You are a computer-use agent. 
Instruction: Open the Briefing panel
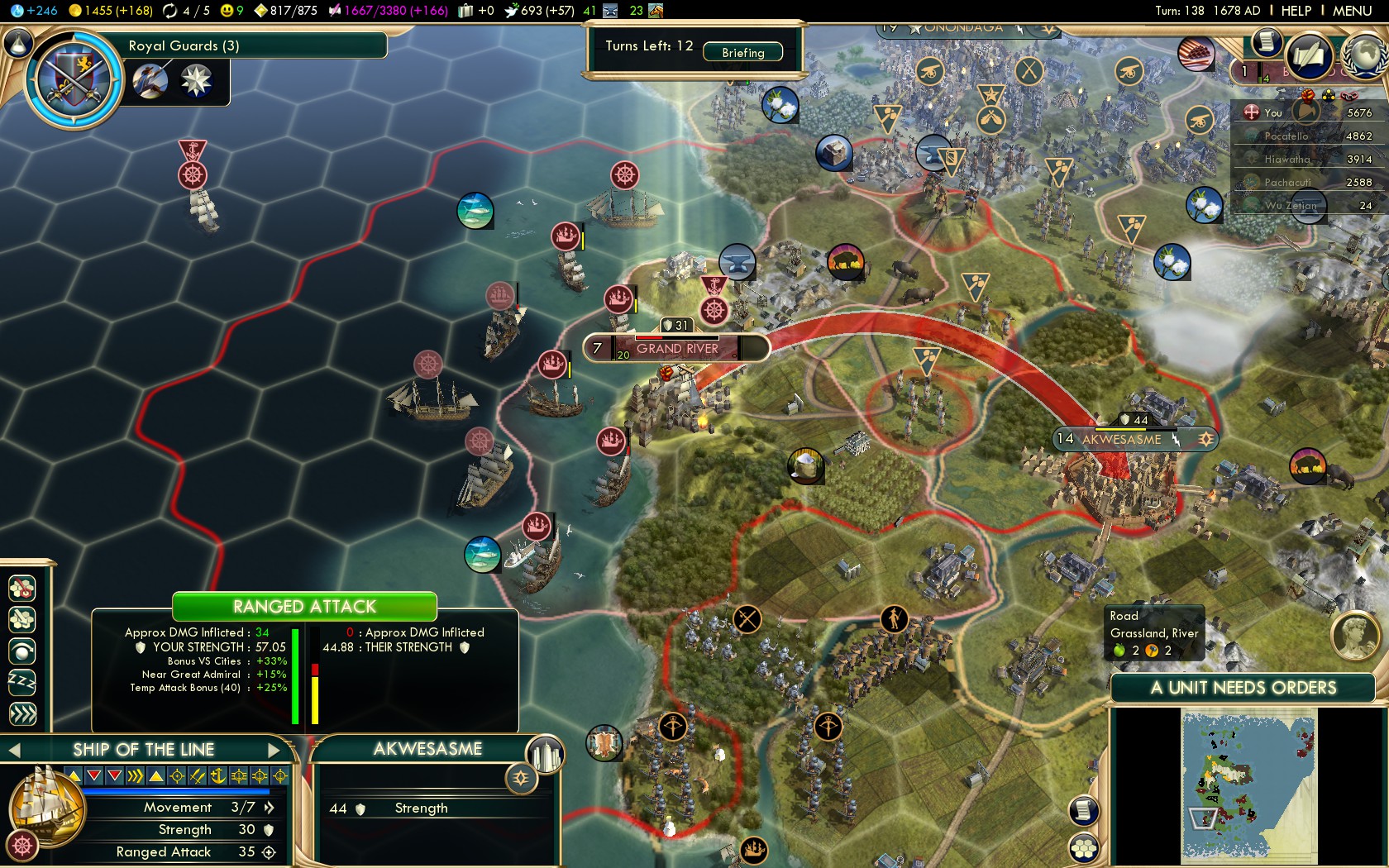click(x=742, y=52)
